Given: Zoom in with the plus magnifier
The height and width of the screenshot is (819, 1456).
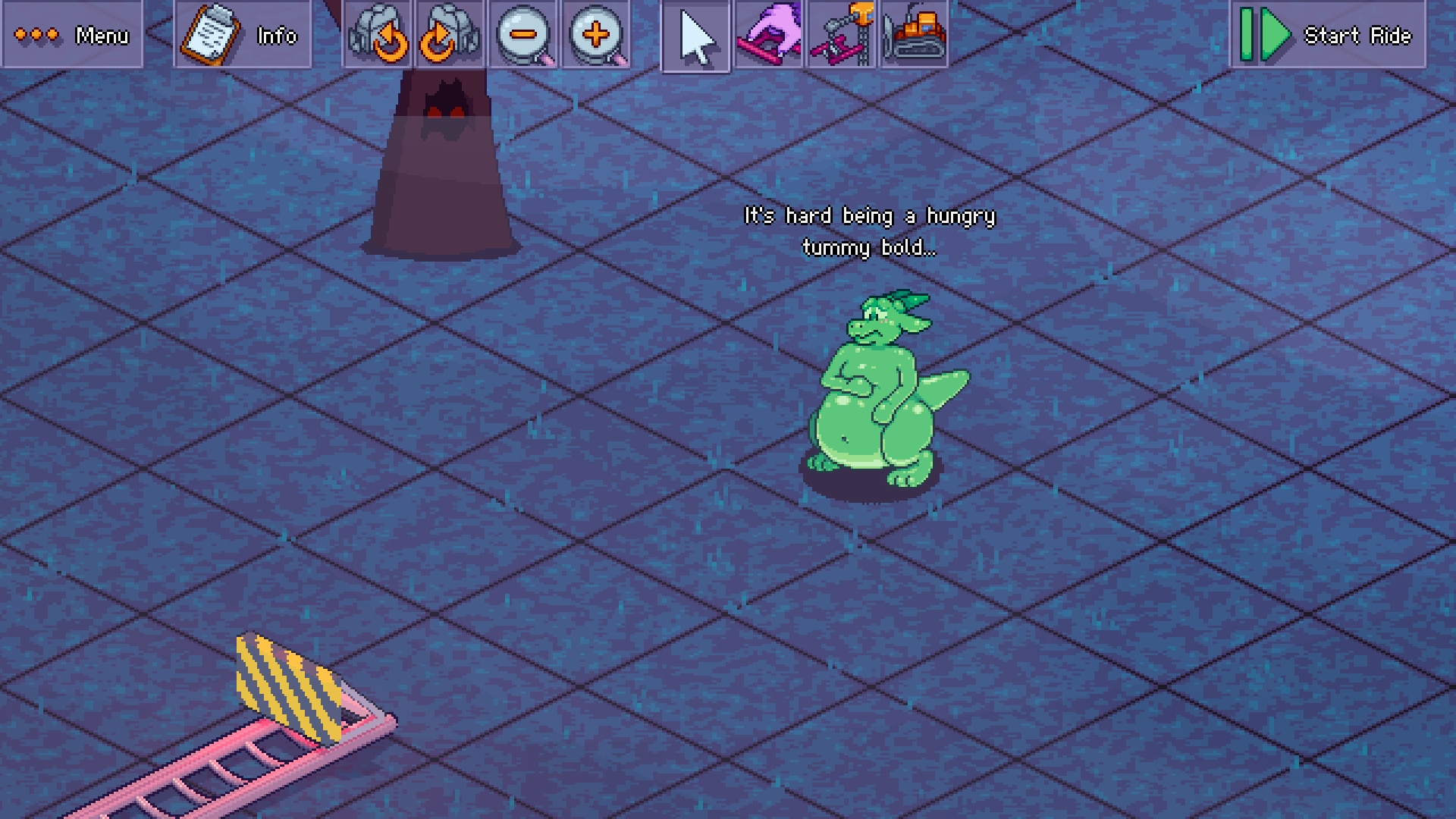Looking at the screenshot, I should [597, 35].
